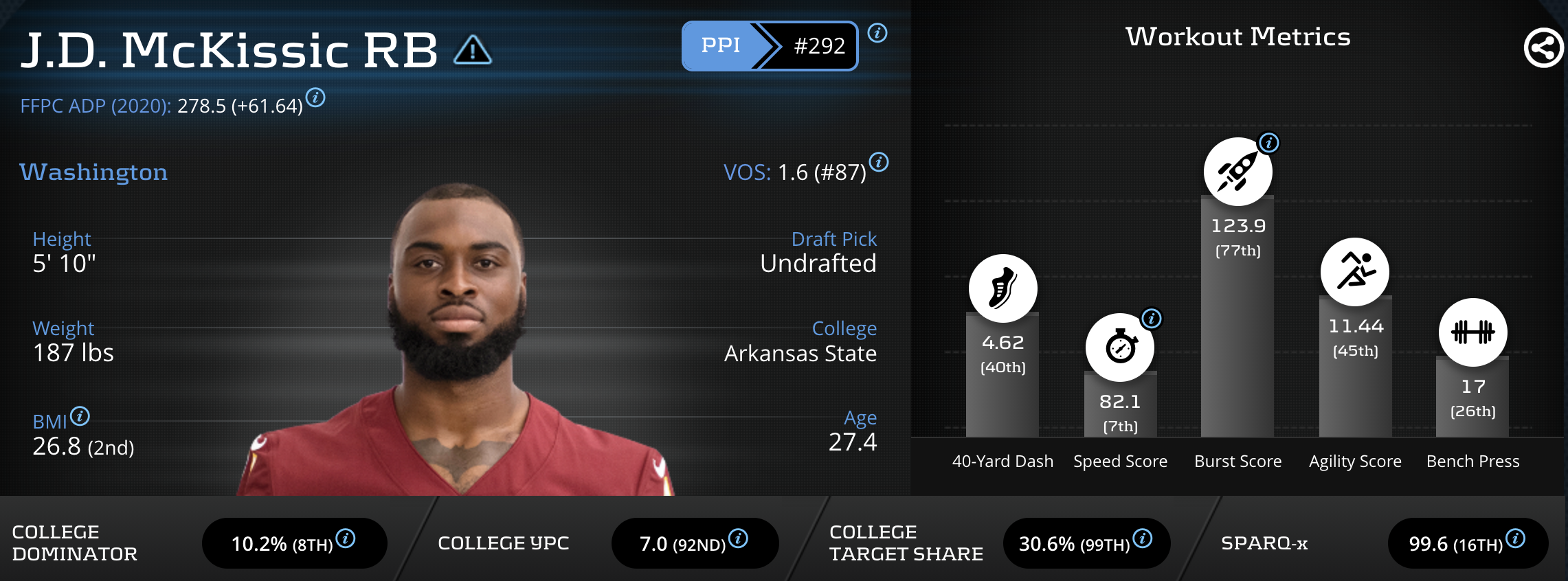Open the PPI #292 badge
This screenshot has width=1568, height=581.
click(x=770, y=46)
